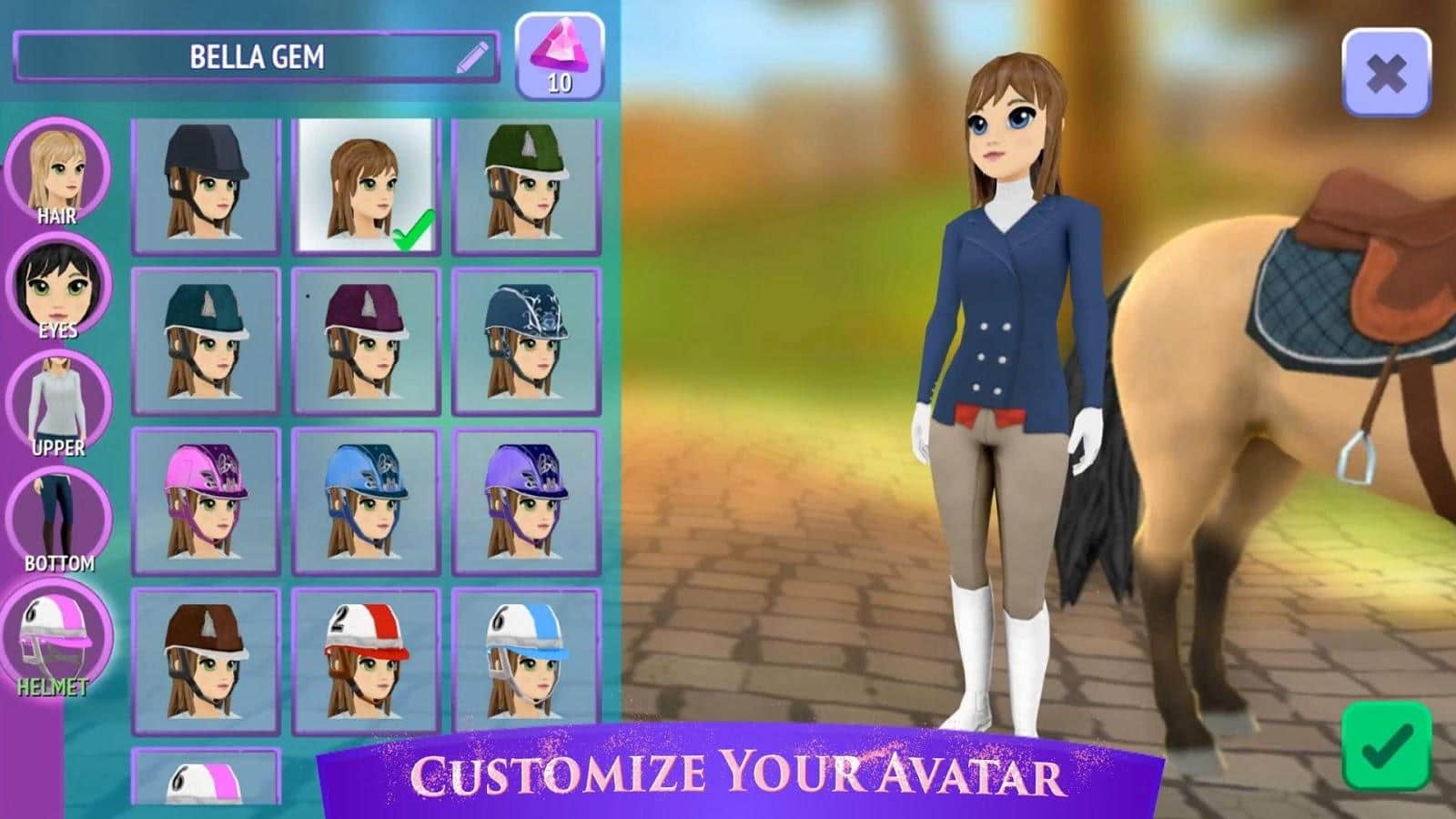
Task: Choose the white and blue number 6 helmet
Action: point(525,661)
